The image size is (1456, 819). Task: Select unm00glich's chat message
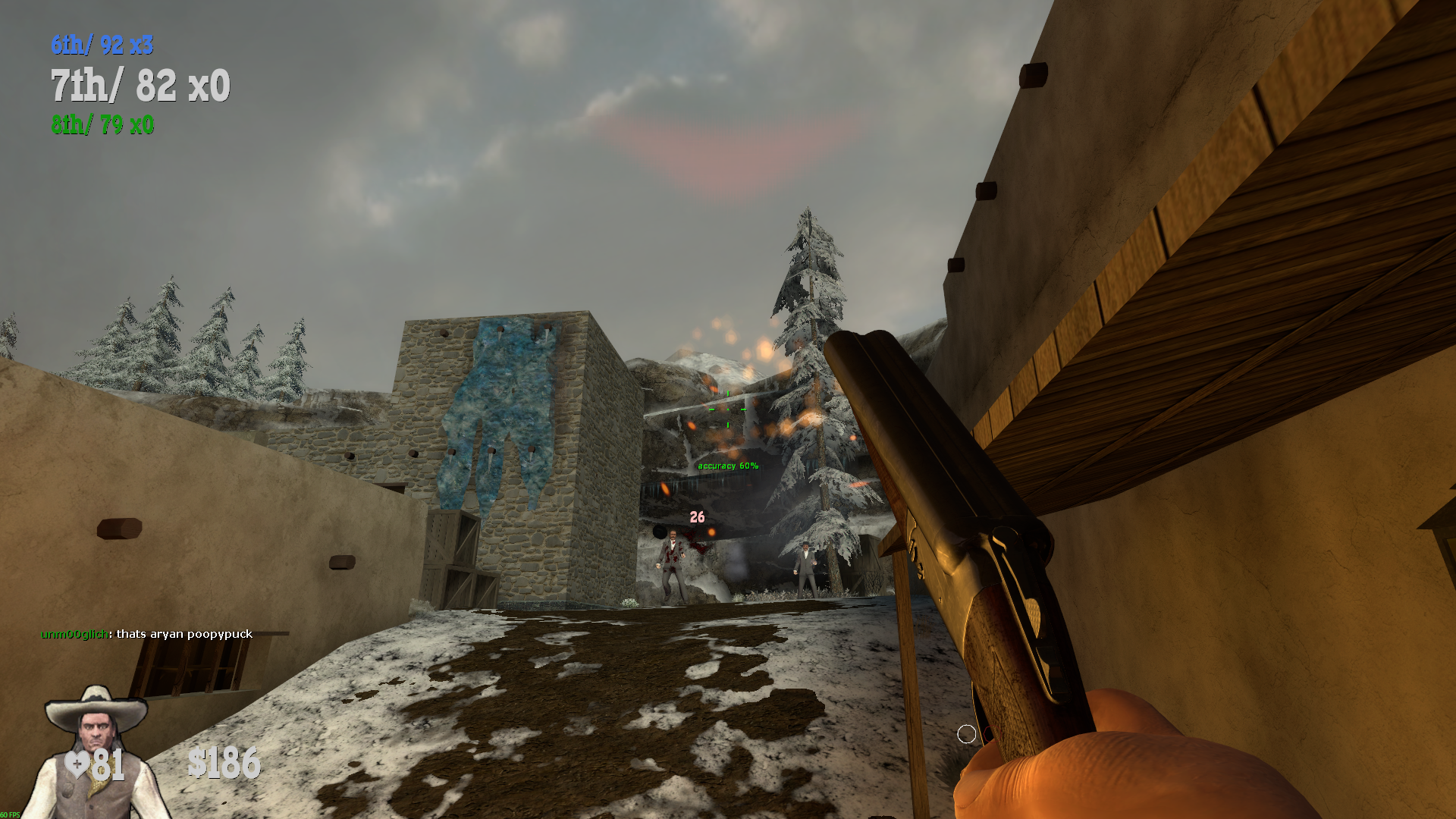pos(146,634)
